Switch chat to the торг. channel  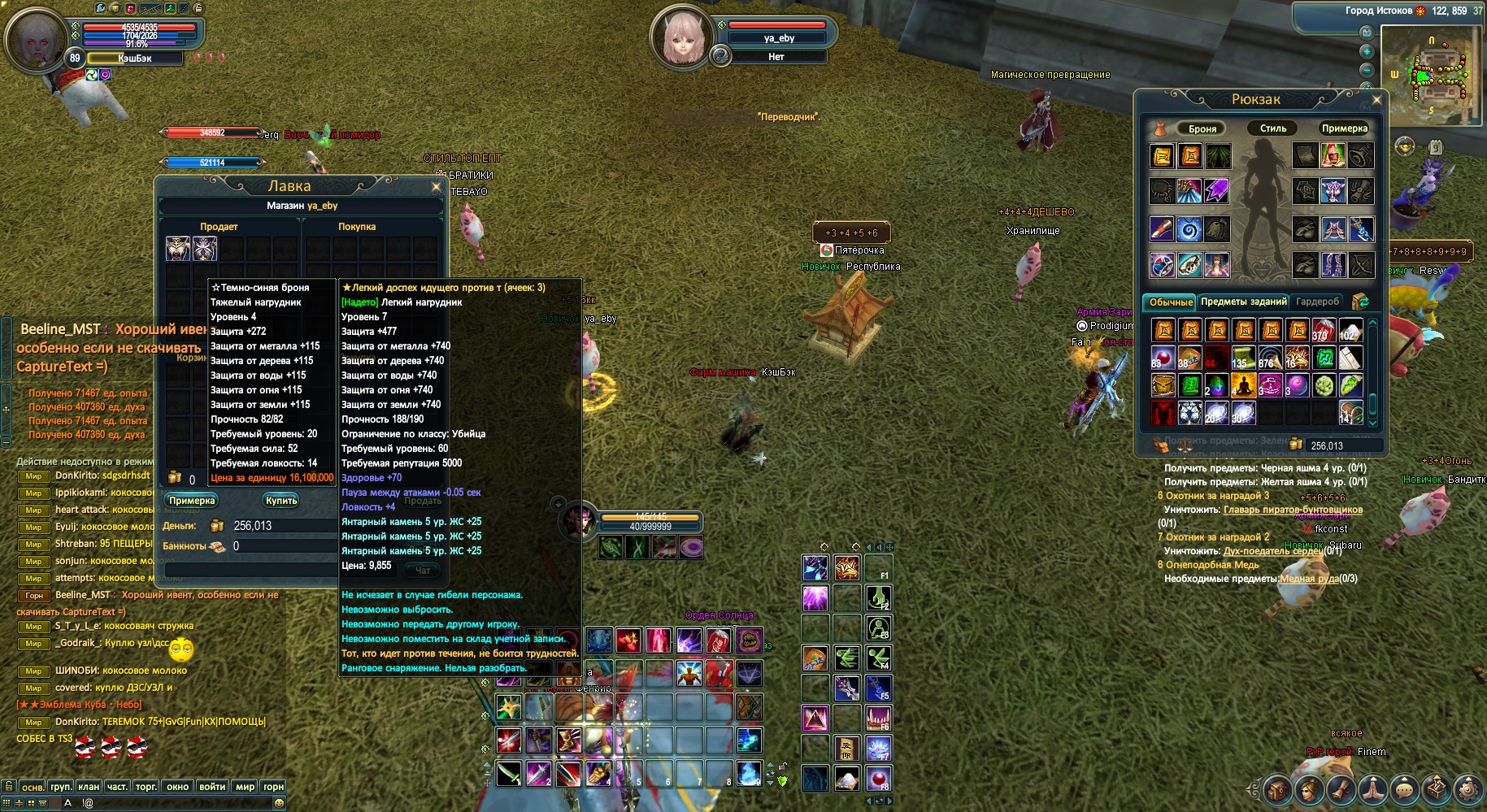coord(146,787)
